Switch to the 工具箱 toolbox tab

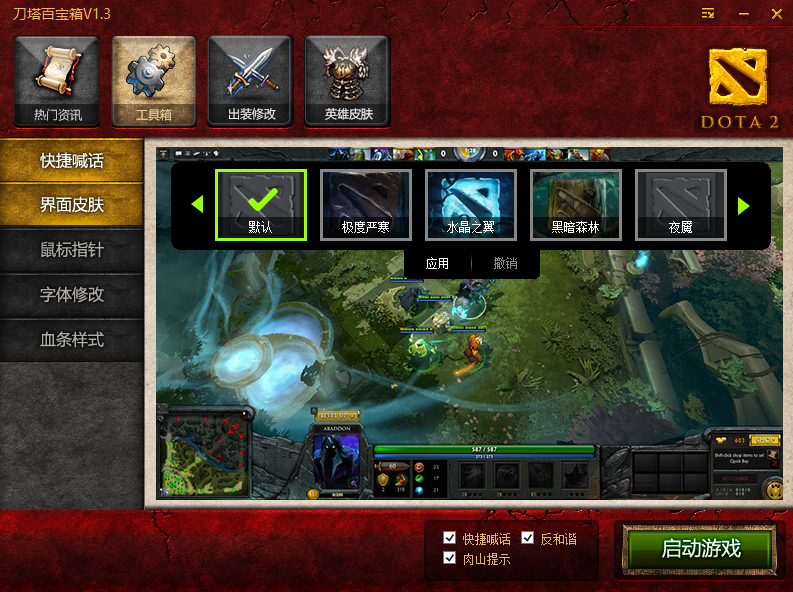153,81
